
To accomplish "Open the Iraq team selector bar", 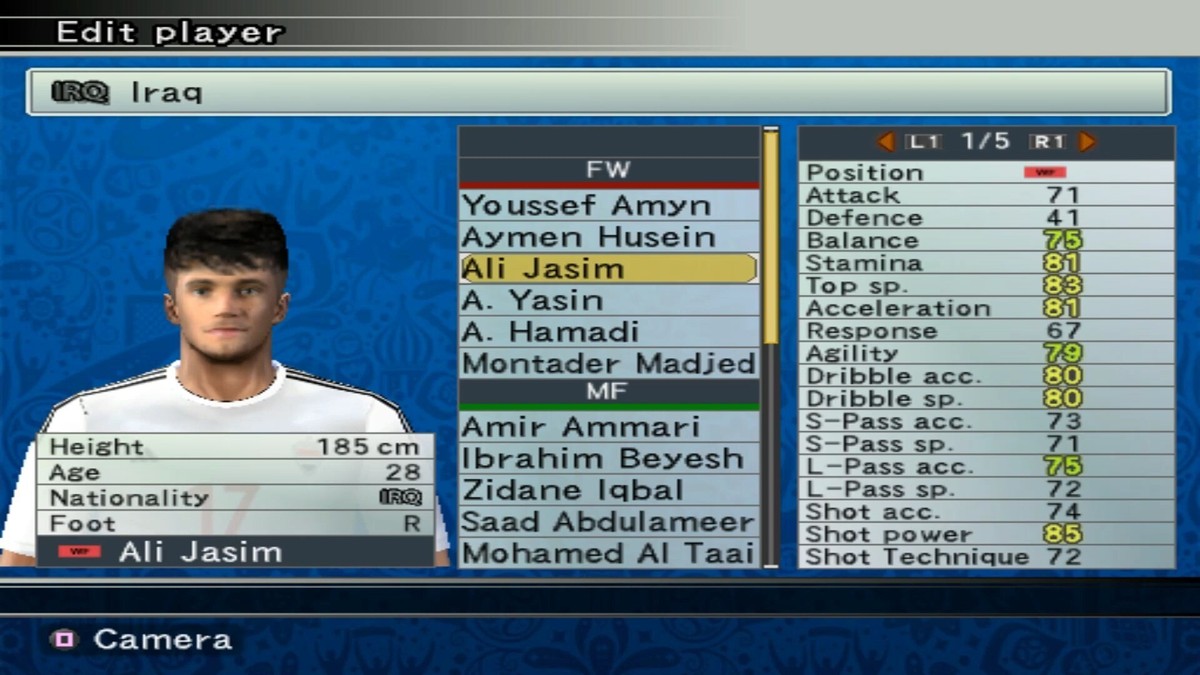I will pos(598,93).
